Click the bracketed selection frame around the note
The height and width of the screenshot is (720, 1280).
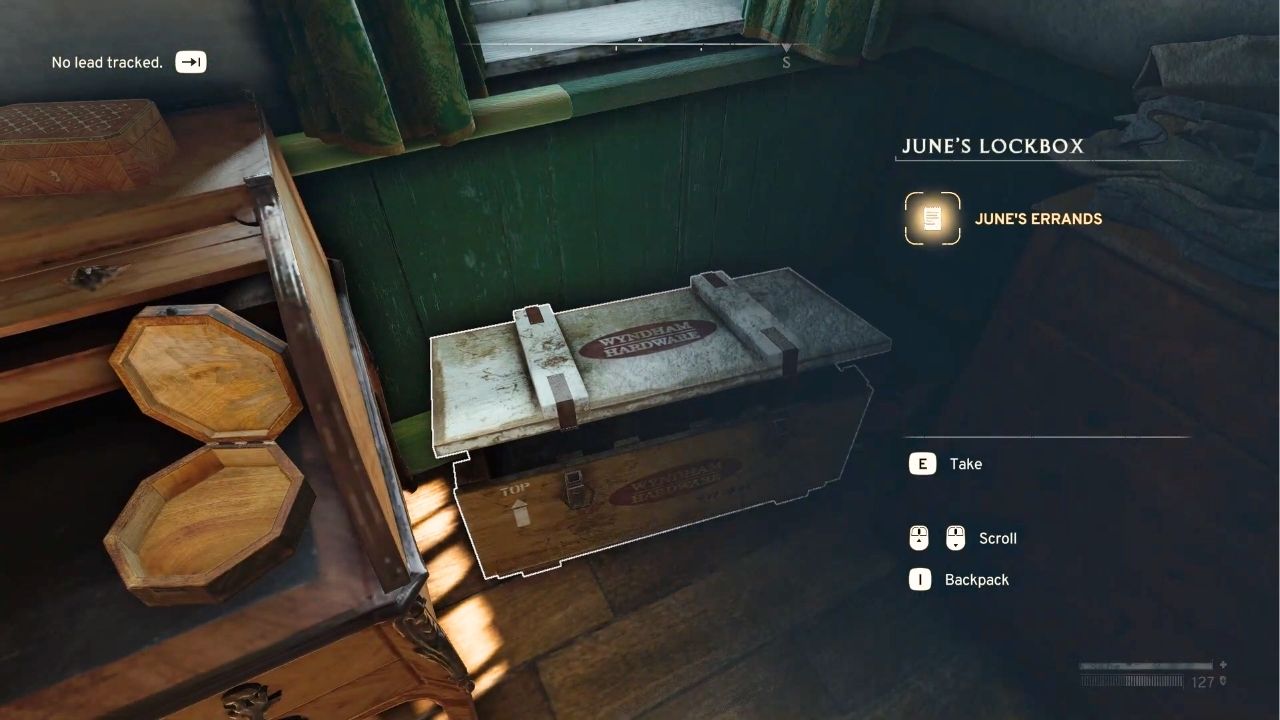(x=931, y=218)
